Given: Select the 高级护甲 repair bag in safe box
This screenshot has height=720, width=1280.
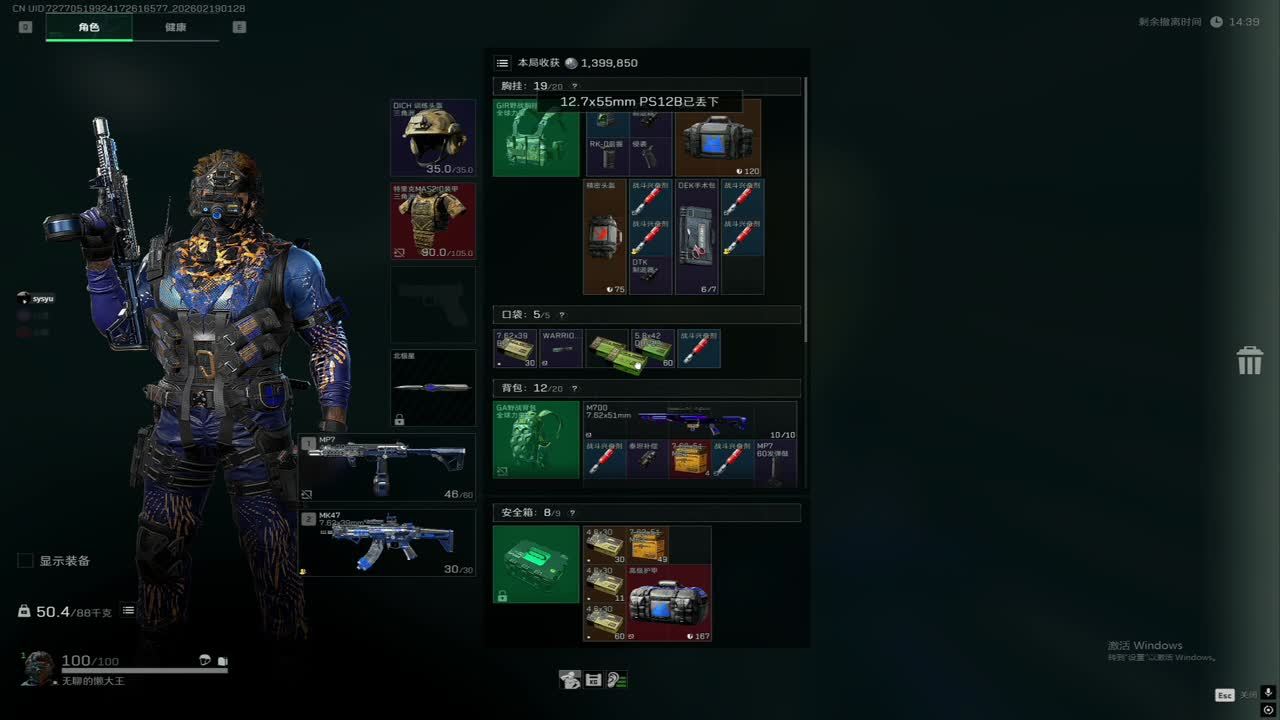Looking at the screenshot, I should (x=669, y=603).
